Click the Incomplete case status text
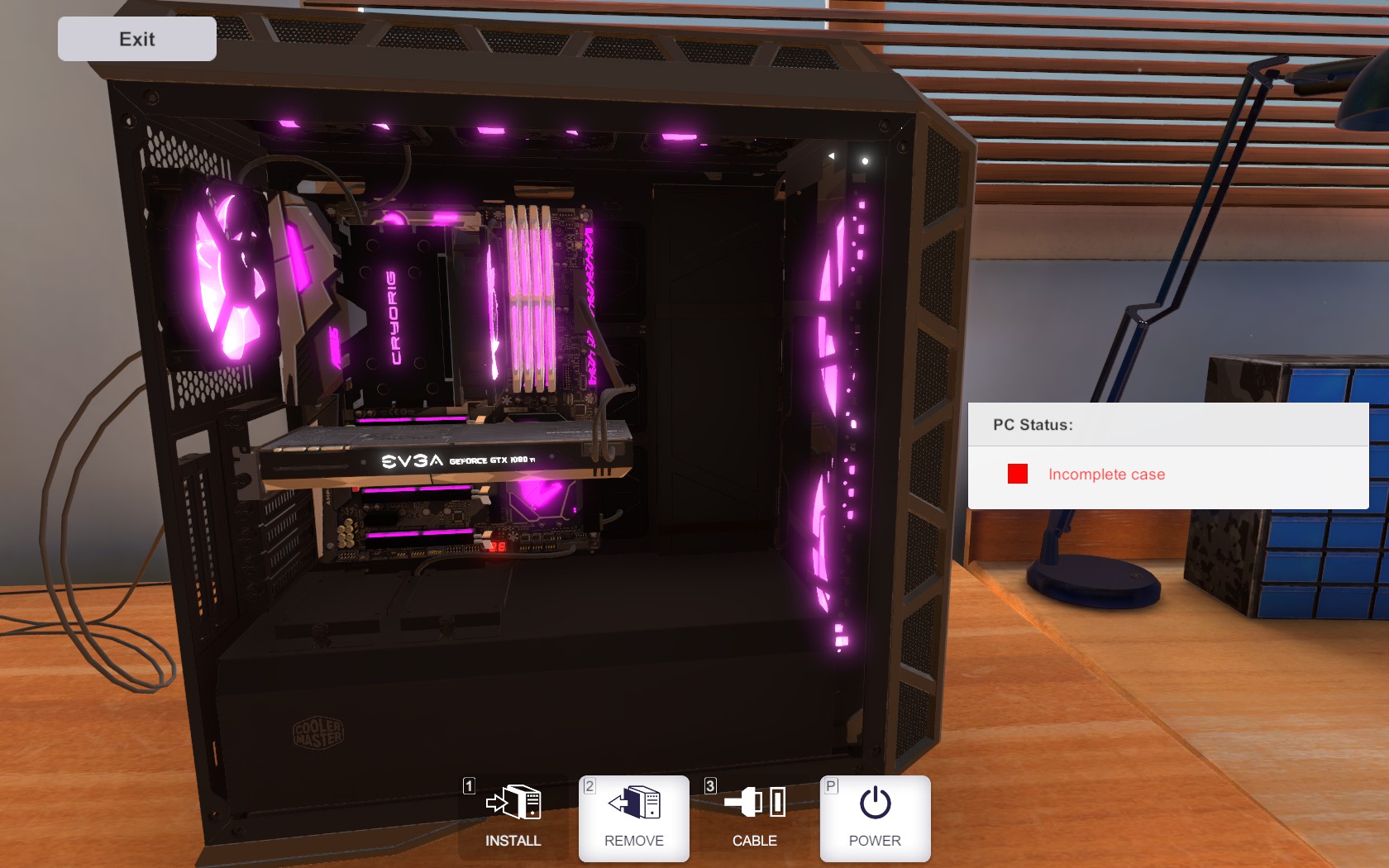Image resolution: width=1389 pixels, height=868 pixels. (x=1106, y=474)
